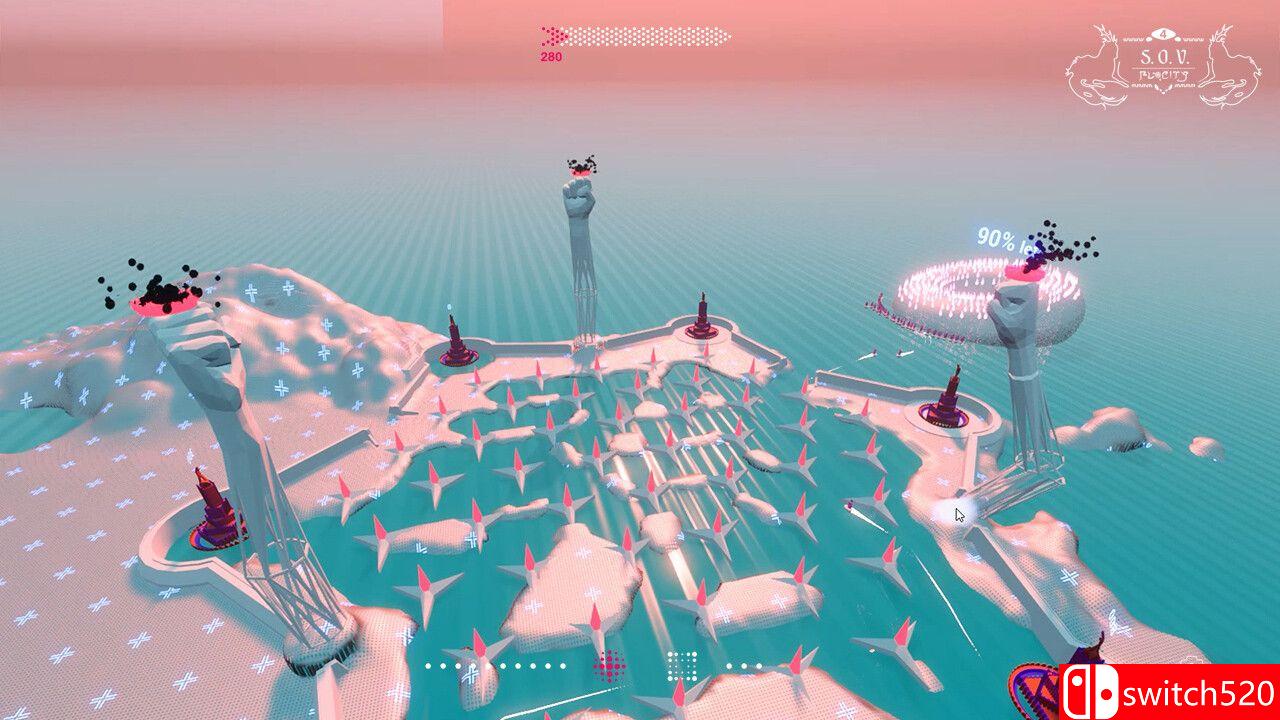This screenshot has width=1280, height=720.
Task: Click the level 4 badge on the faction emblem
Action: 1163,33
